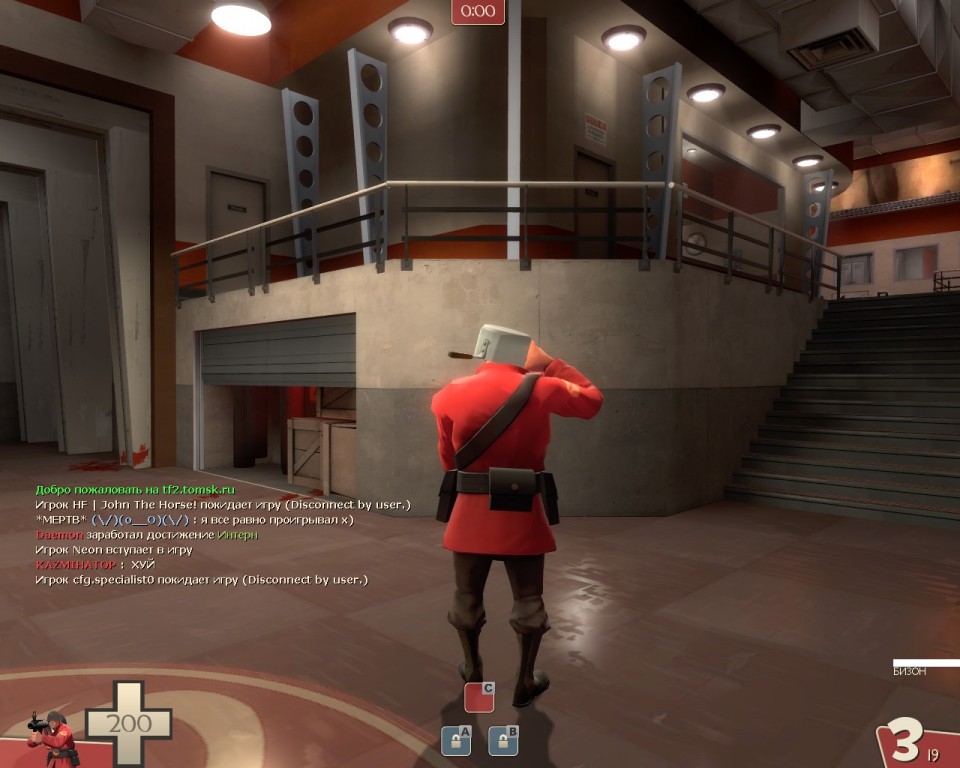The height and width of the screenshot is (768, 960).
Task: Select the KAZMINATOR chat message
Action: pos(95,565)
